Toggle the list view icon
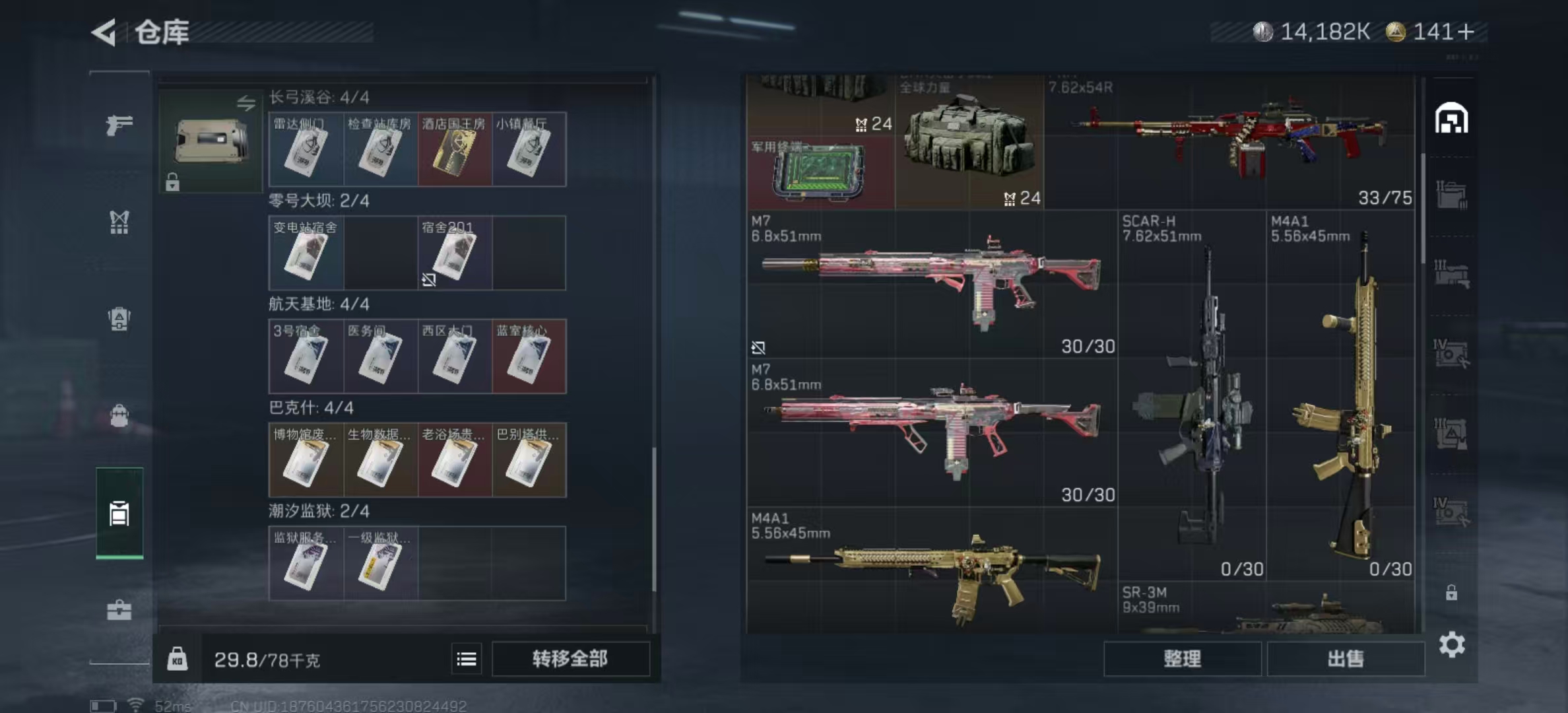Image resolution: width=1568 pixels, height=713 pixels. coord(467,658)
